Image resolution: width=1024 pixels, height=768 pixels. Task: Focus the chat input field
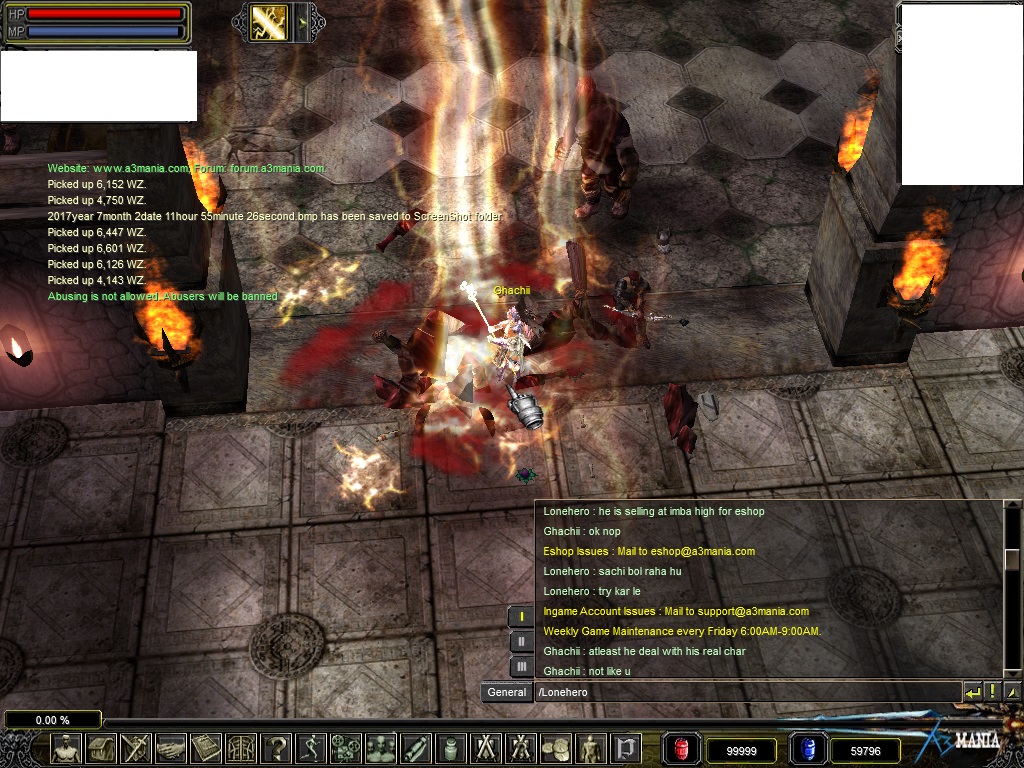(x=745, y=692)
